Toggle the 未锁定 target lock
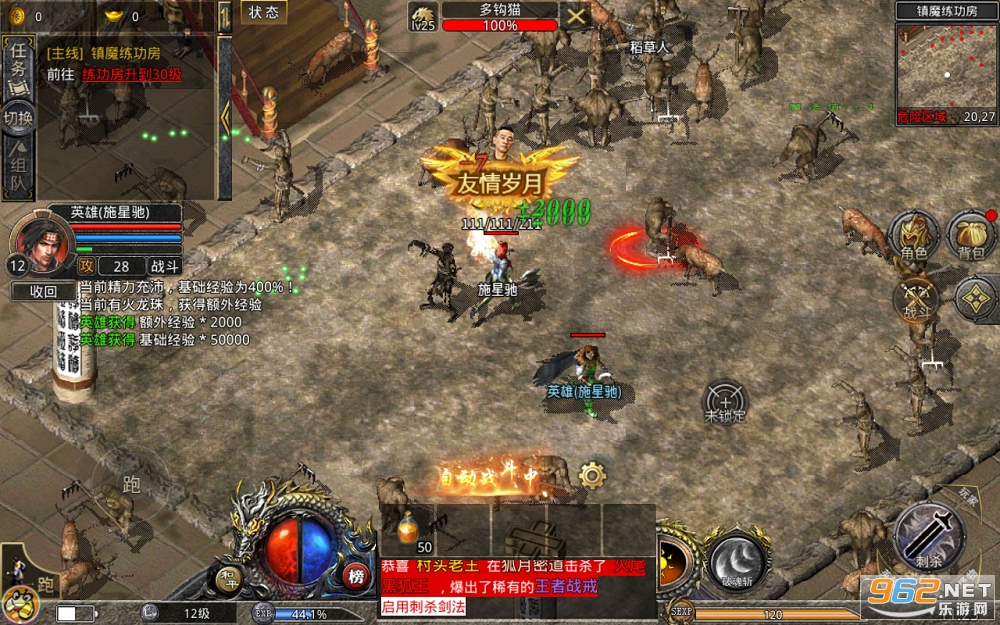The height and width of the screenshot is (625, 1000). [725, 402]
